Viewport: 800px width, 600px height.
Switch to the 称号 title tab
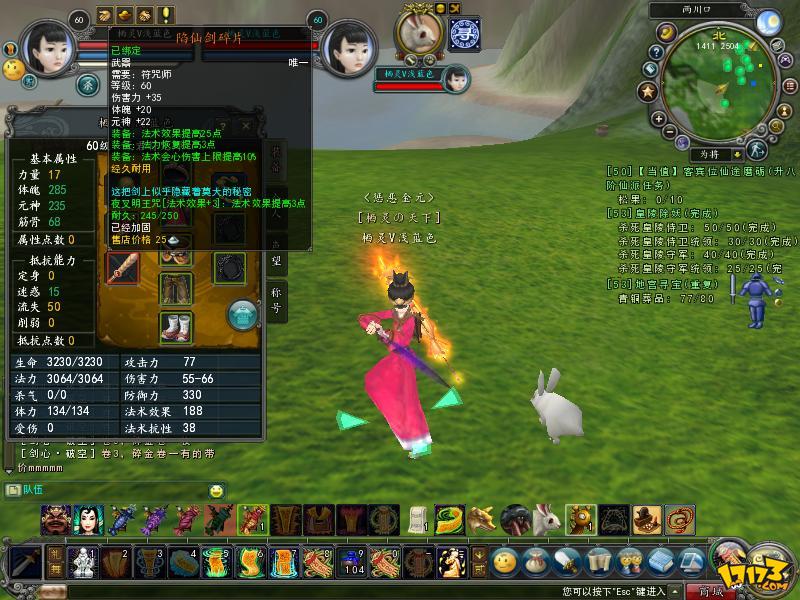point(277,296)
